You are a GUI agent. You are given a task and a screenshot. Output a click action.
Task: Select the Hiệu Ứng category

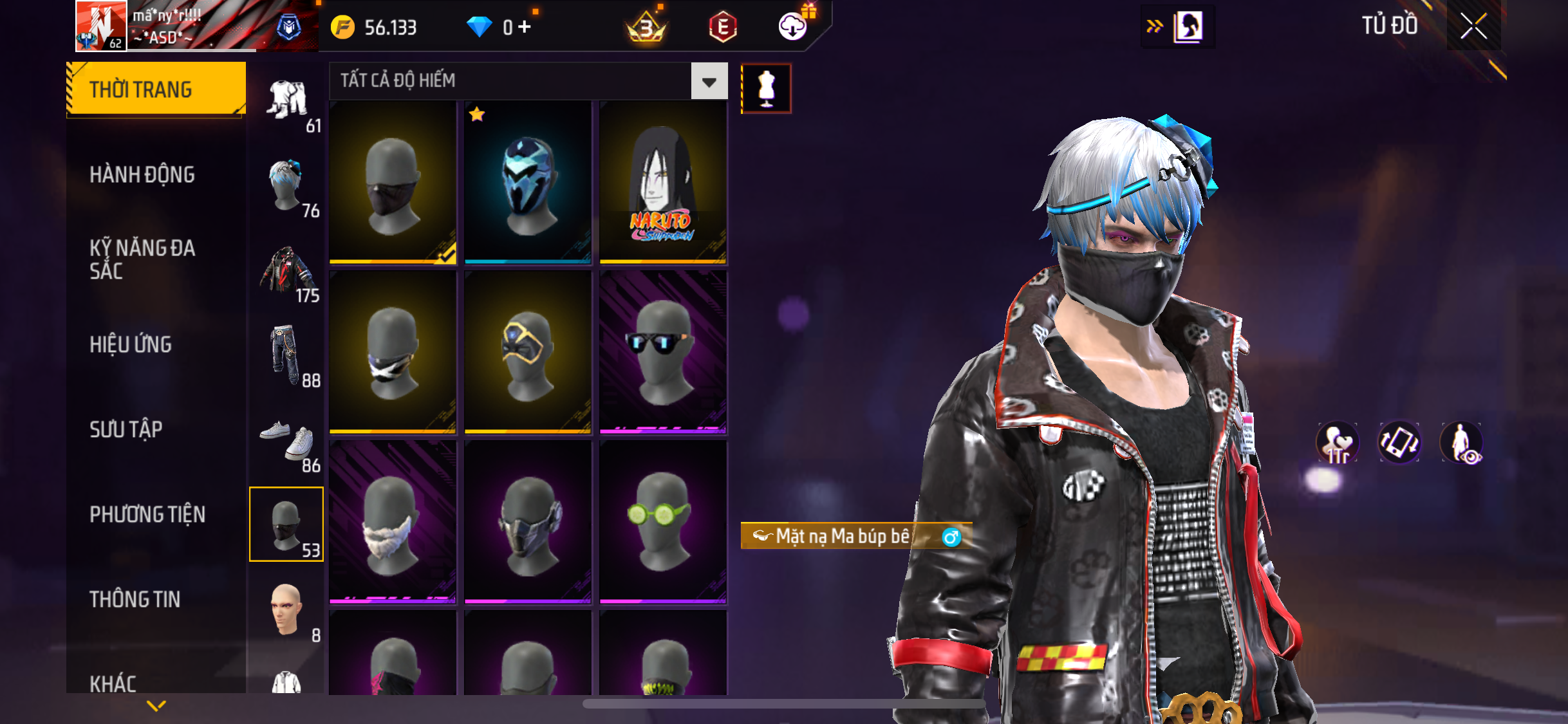(131, 344)
